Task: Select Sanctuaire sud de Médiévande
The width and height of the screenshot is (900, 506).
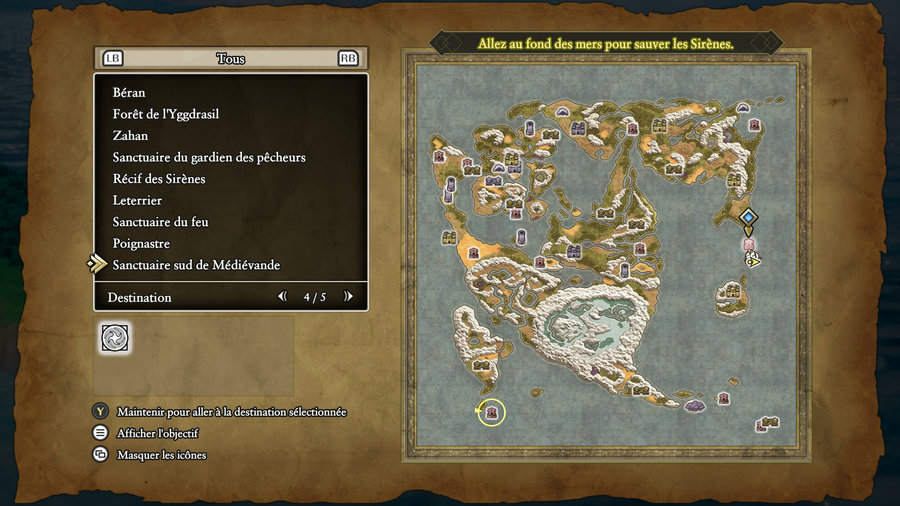Action: point(196,265)
